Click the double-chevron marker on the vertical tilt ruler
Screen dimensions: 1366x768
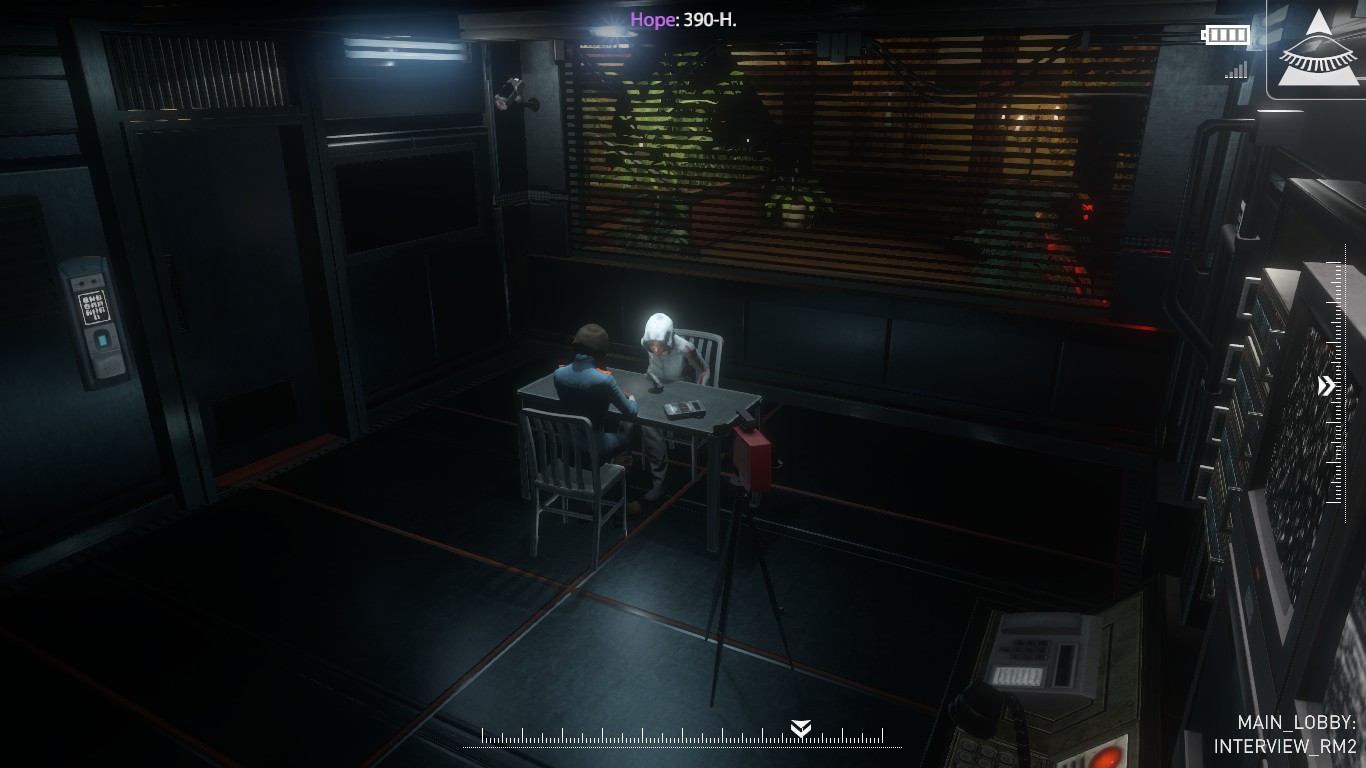(1326, 386)
